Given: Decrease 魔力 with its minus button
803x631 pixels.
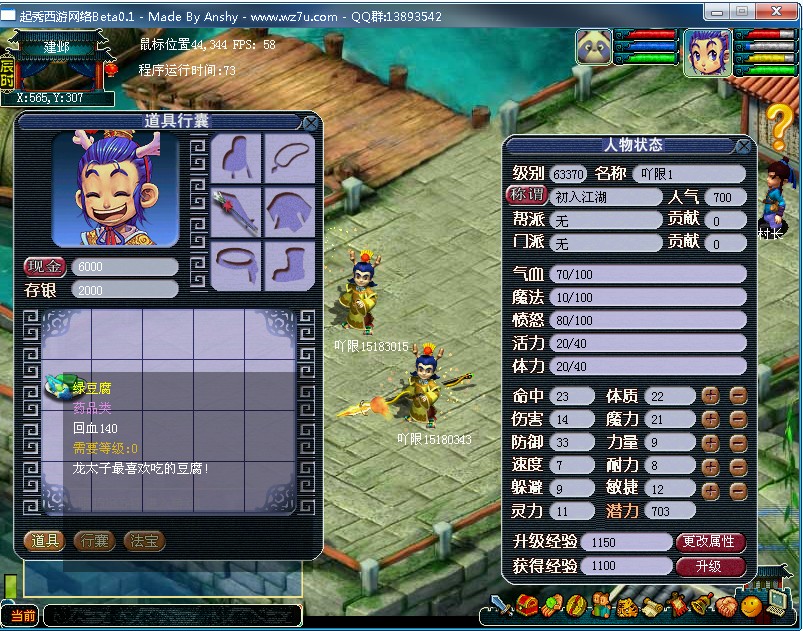Looking at the screenshot, I should tap(738, 419).
